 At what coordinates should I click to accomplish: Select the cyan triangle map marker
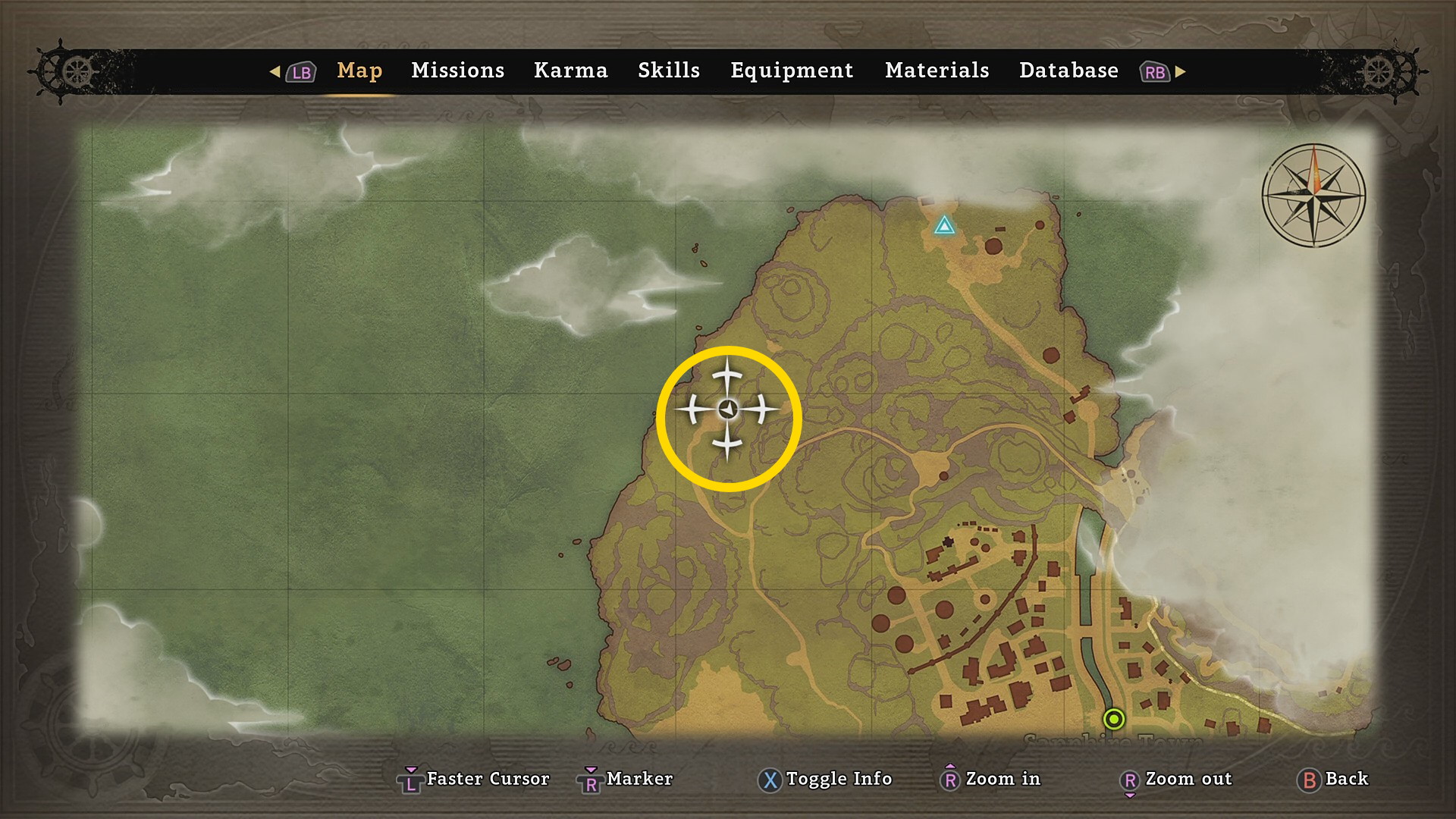(x=944, y=225)
